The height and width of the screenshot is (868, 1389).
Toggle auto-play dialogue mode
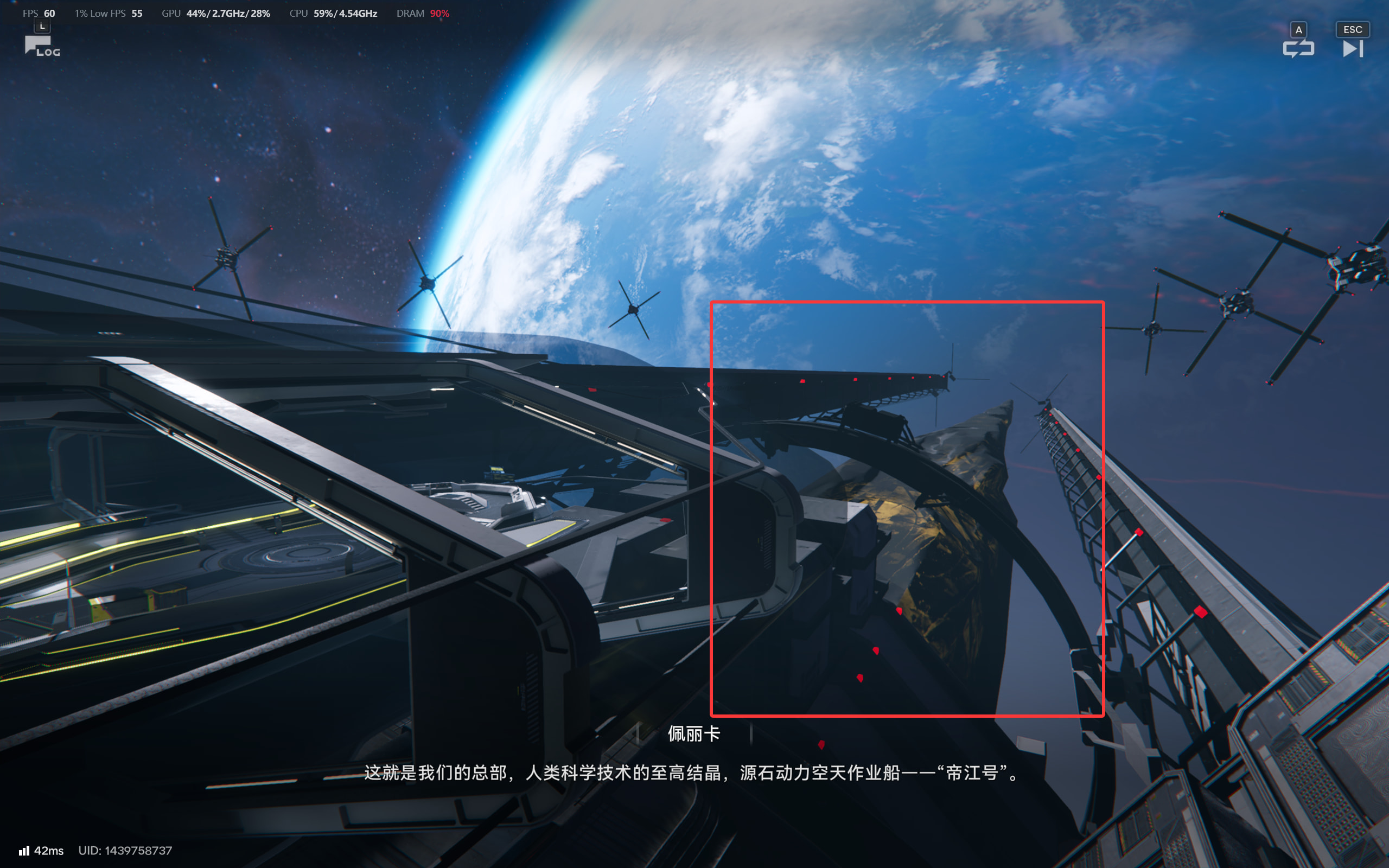(x=1298, y=48)
